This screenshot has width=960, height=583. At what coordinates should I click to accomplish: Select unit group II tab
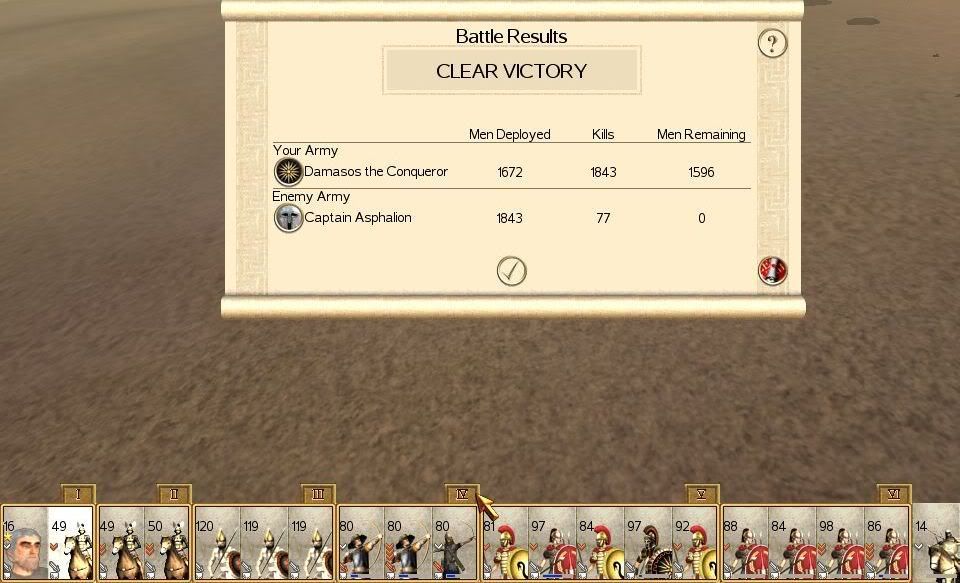point(174,494)
